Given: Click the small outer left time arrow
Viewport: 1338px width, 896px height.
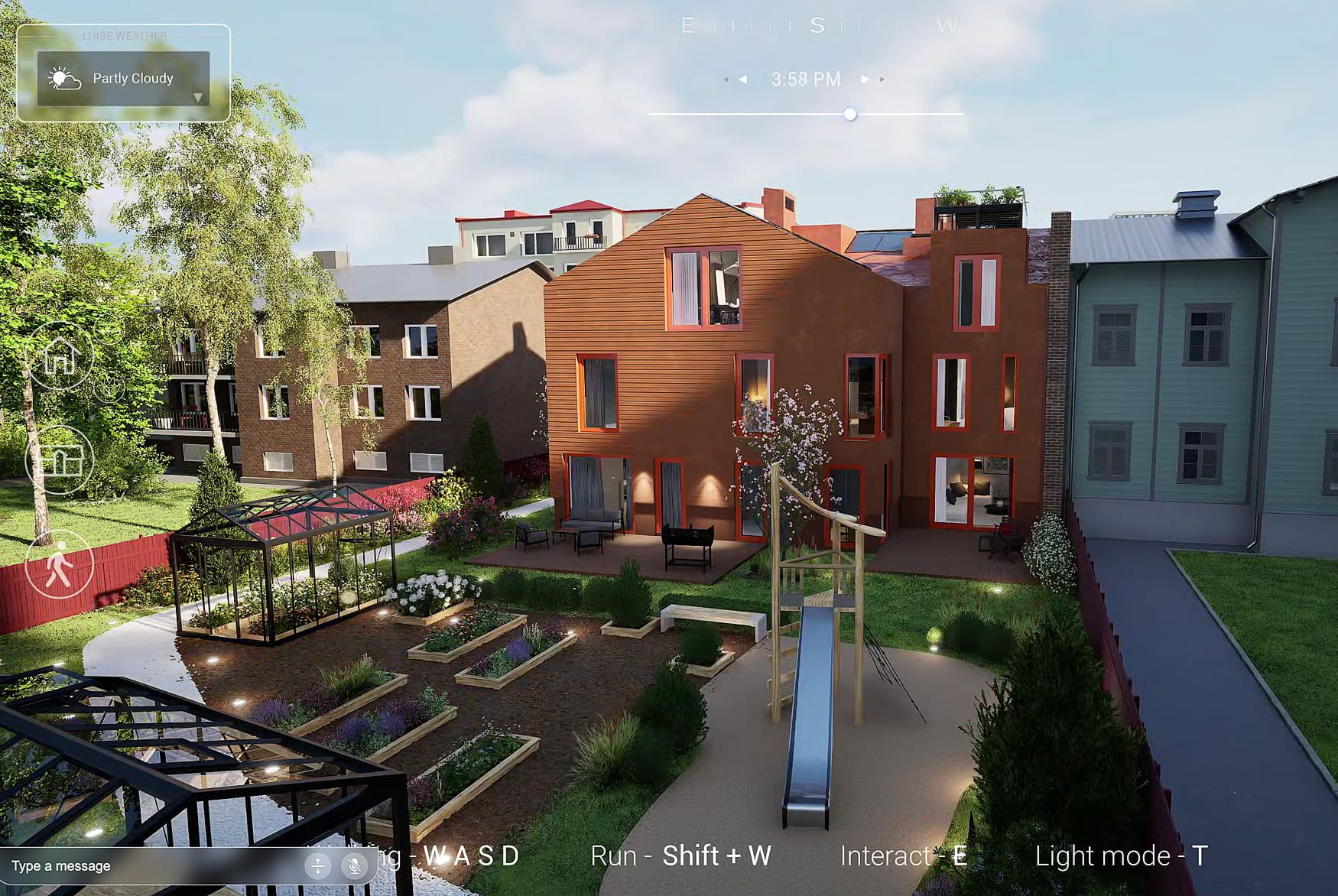Looking at the screenshot, I should (726, 80).
